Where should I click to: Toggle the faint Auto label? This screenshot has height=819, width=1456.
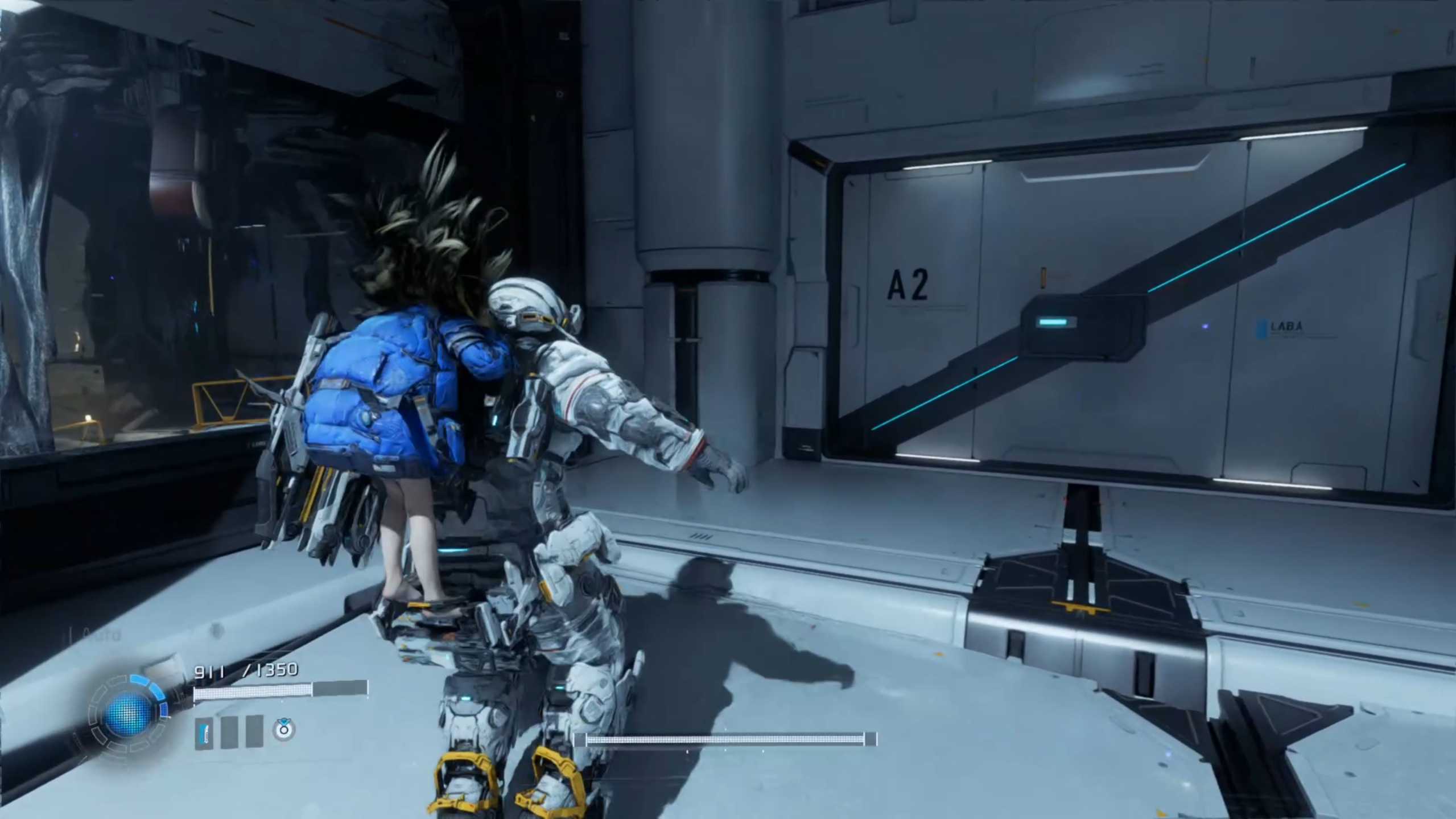[101, 635]
